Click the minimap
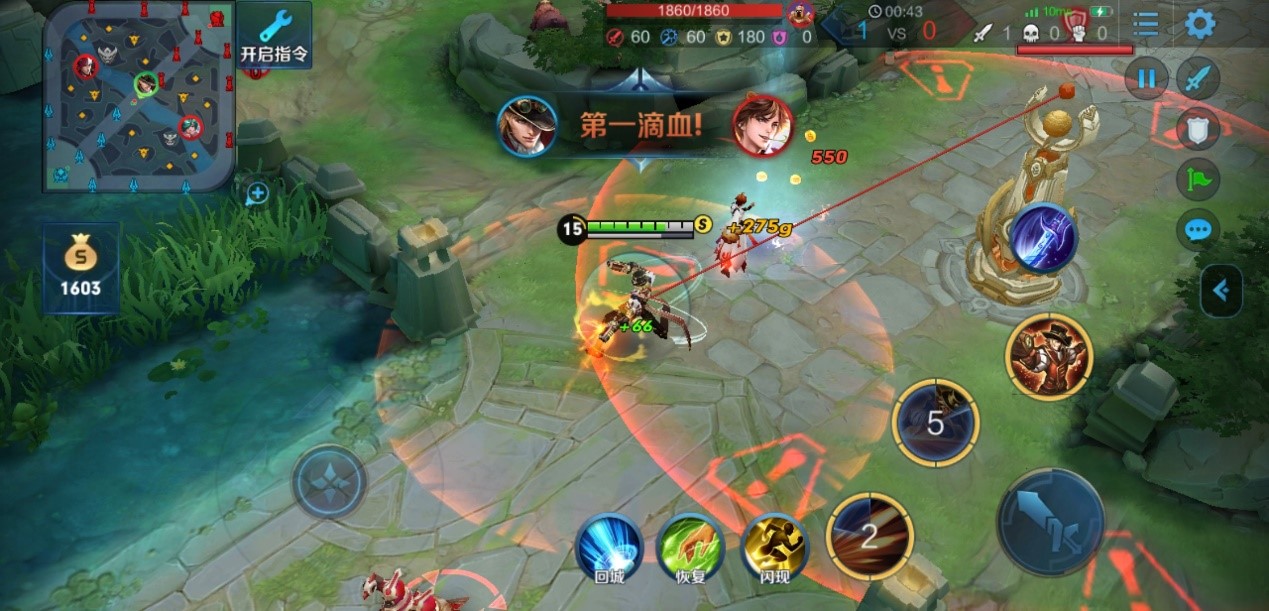 click(x=139, y=96)
